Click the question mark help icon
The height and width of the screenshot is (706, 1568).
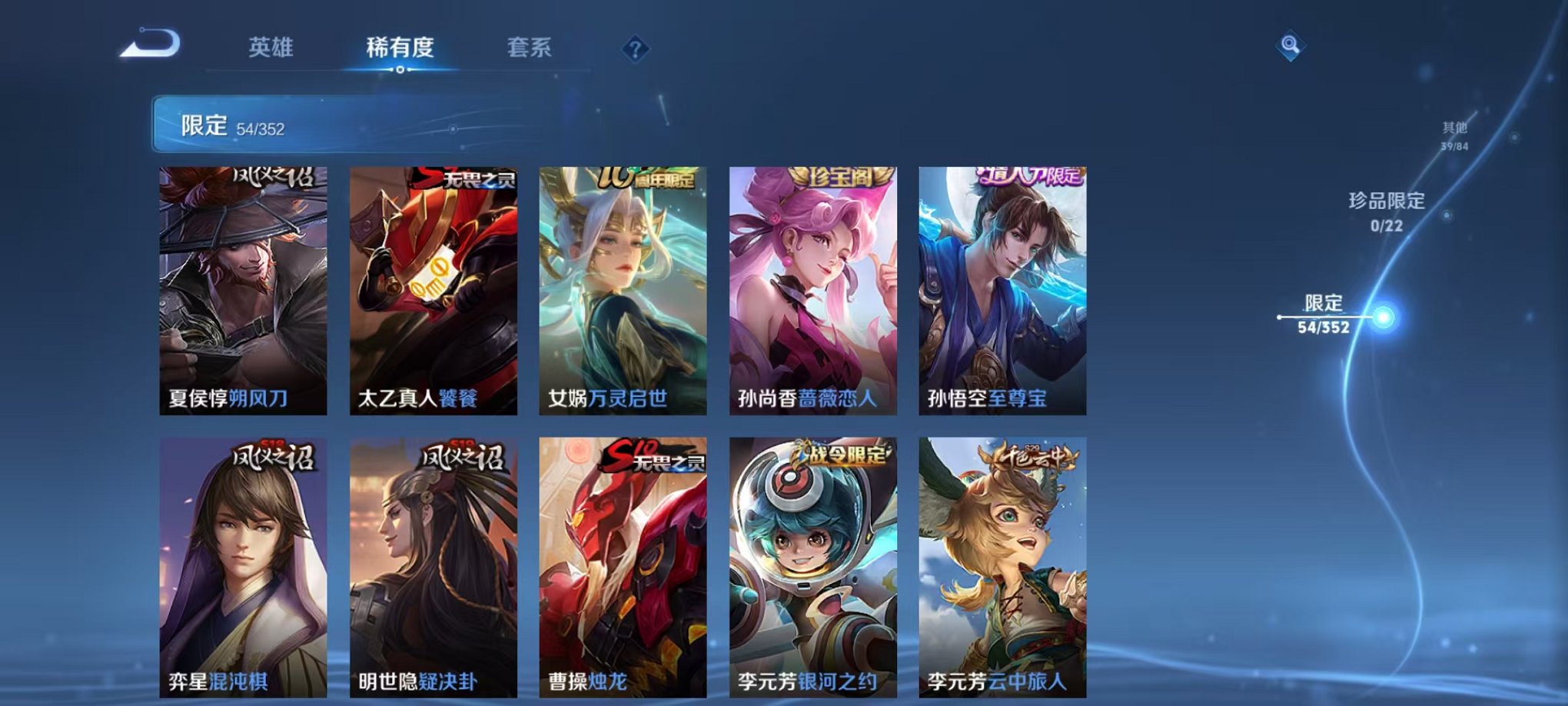click(x=634, y=49)
